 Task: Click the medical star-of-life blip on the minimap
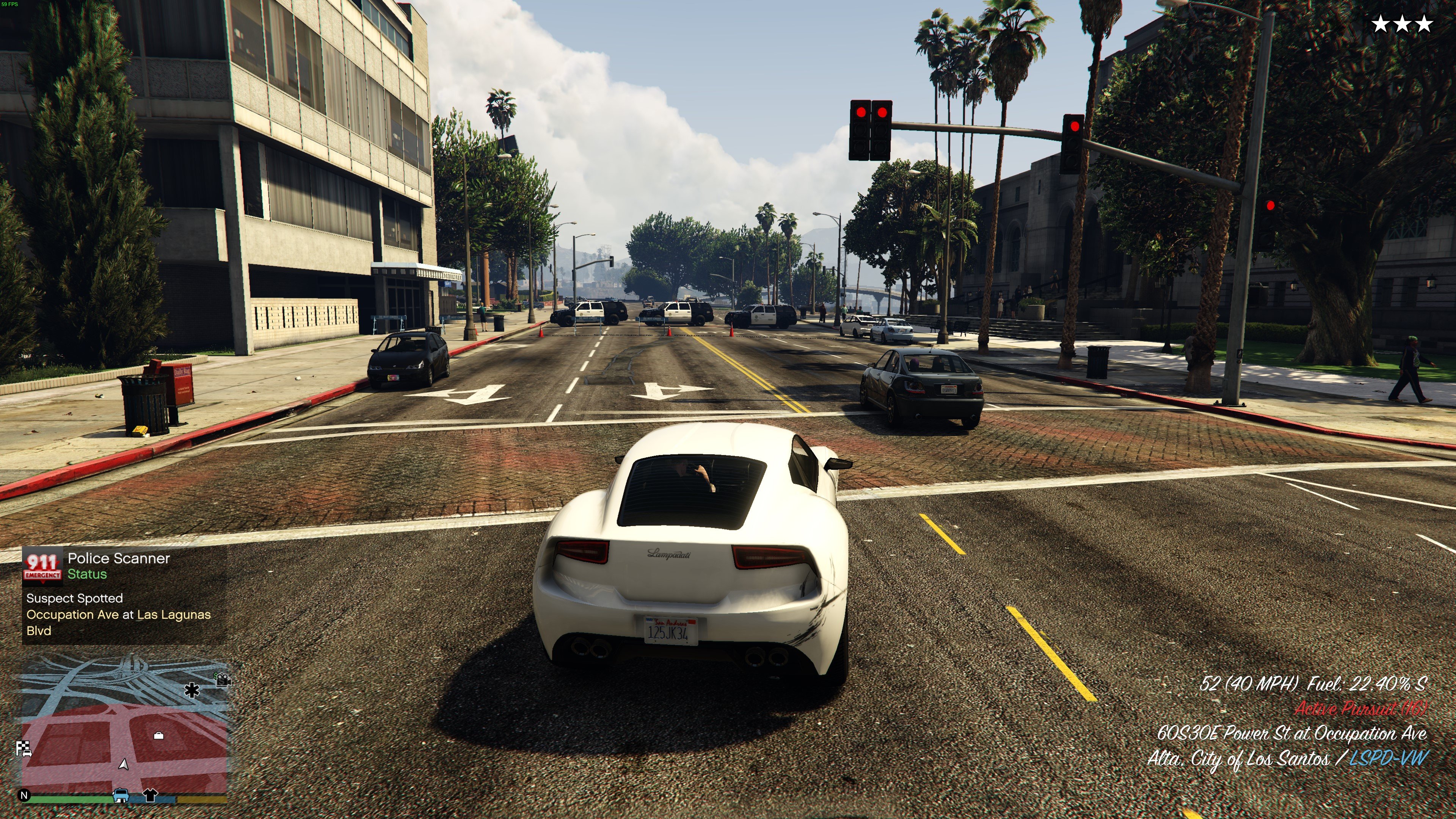click(192, 690)
